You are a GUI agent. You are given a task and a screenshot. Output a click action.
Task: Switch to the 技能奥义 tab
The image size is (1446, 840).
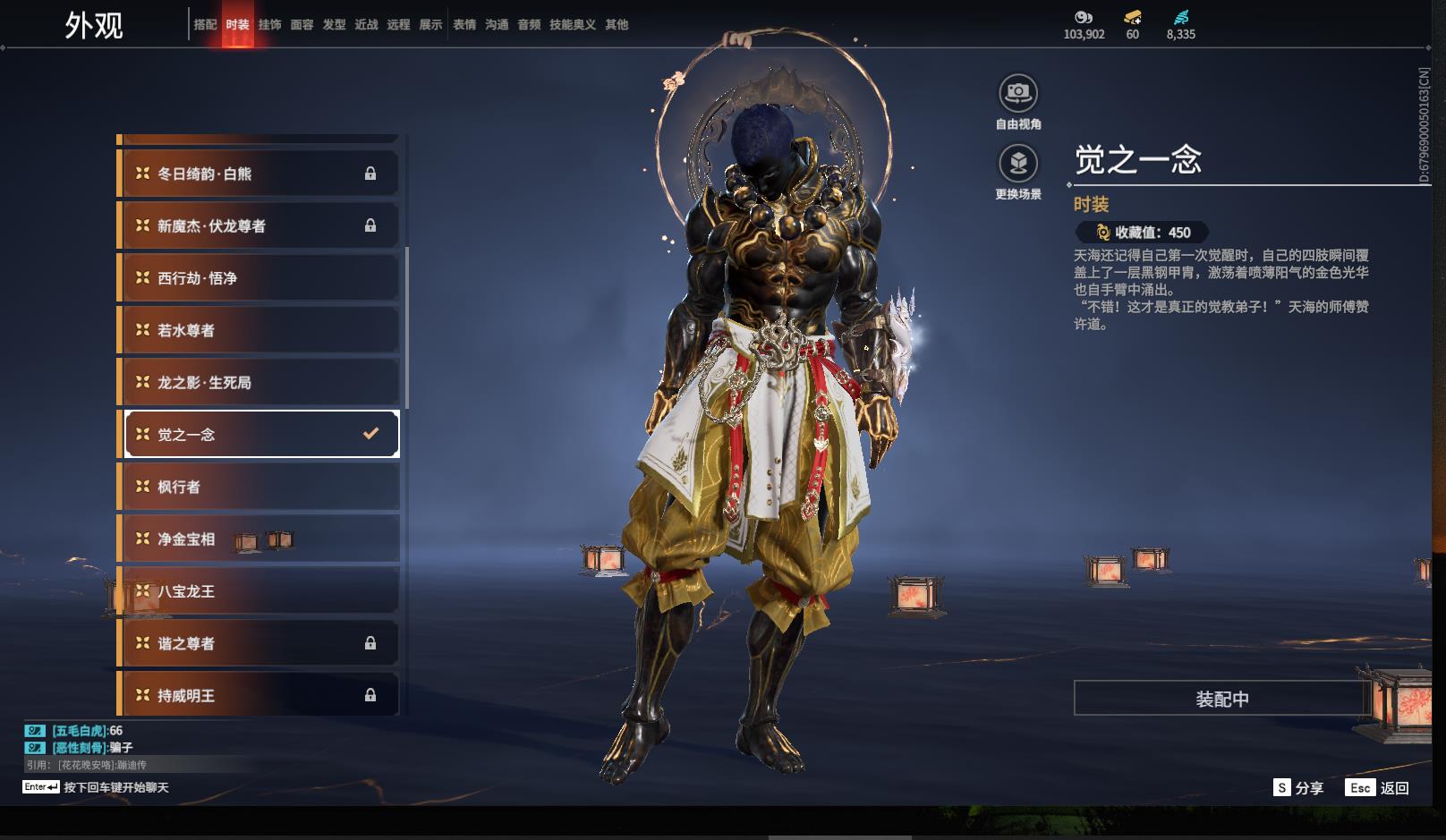pyautogui.click(x=572, y=25)
